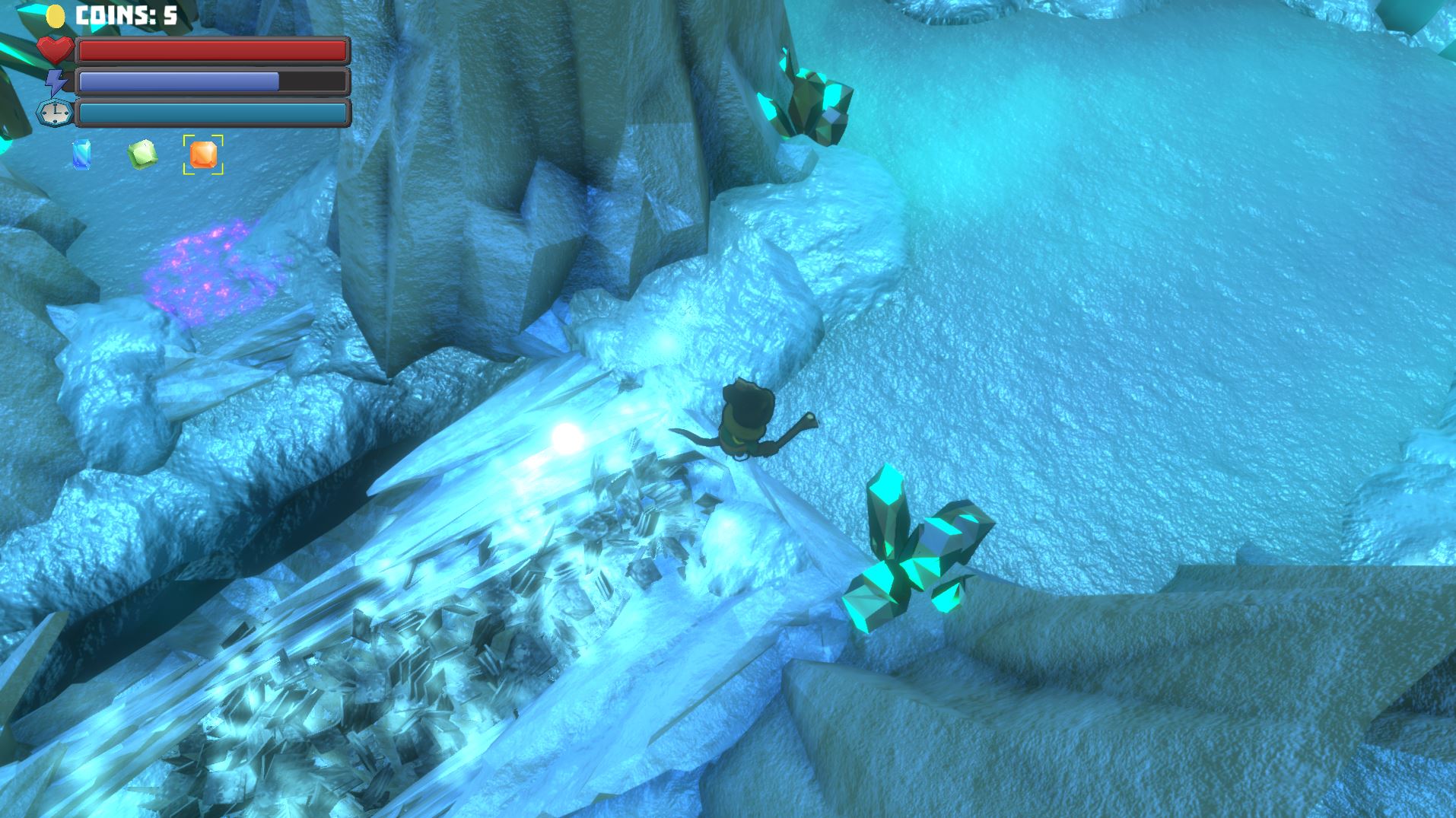Switch active gem to the blue crystal
1456x818 pixels.
[x=81, y=156]
